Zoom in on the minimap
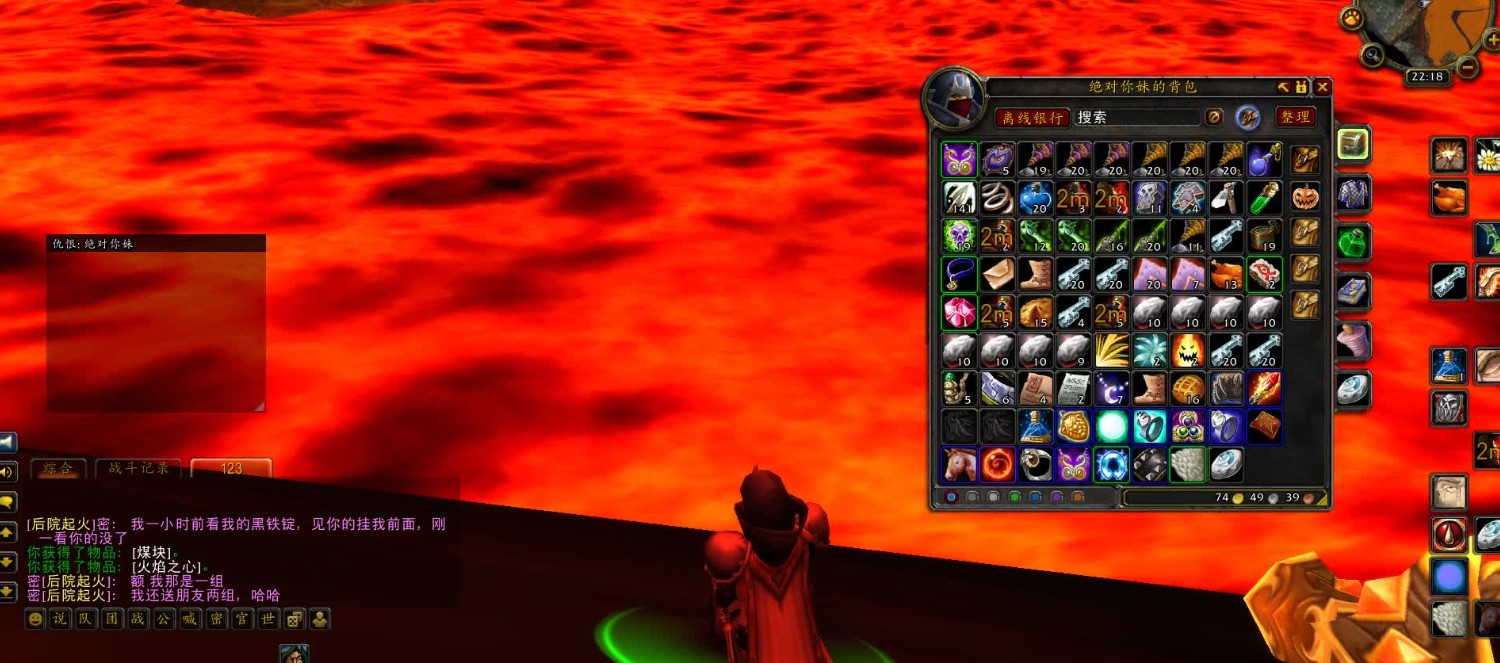This screenshot has height=663, width=1500. pyautogui.click(x=1491, y=41)
